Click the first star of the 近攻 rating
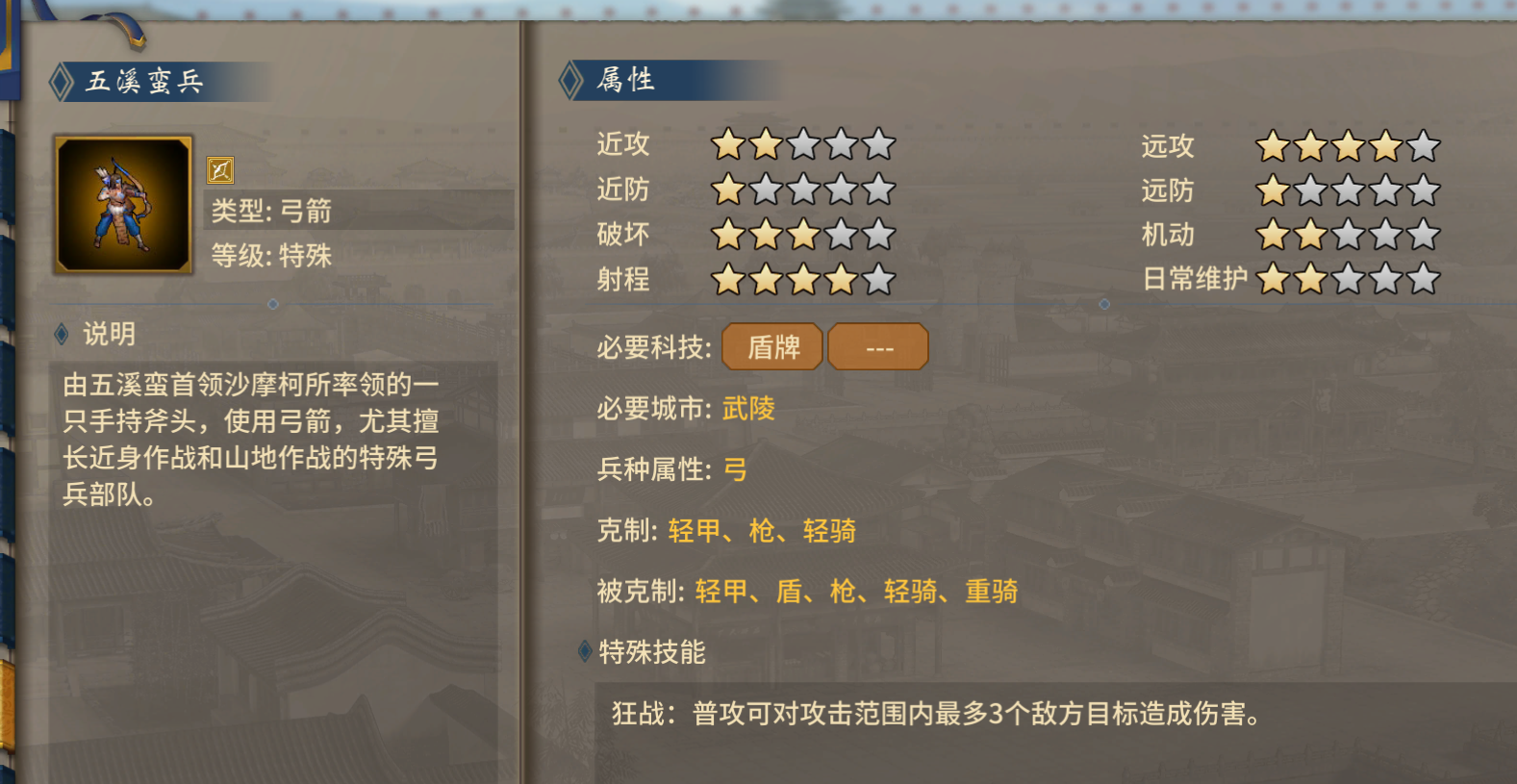The width and height of the screenshot is (1517, 784). [725, 142]
